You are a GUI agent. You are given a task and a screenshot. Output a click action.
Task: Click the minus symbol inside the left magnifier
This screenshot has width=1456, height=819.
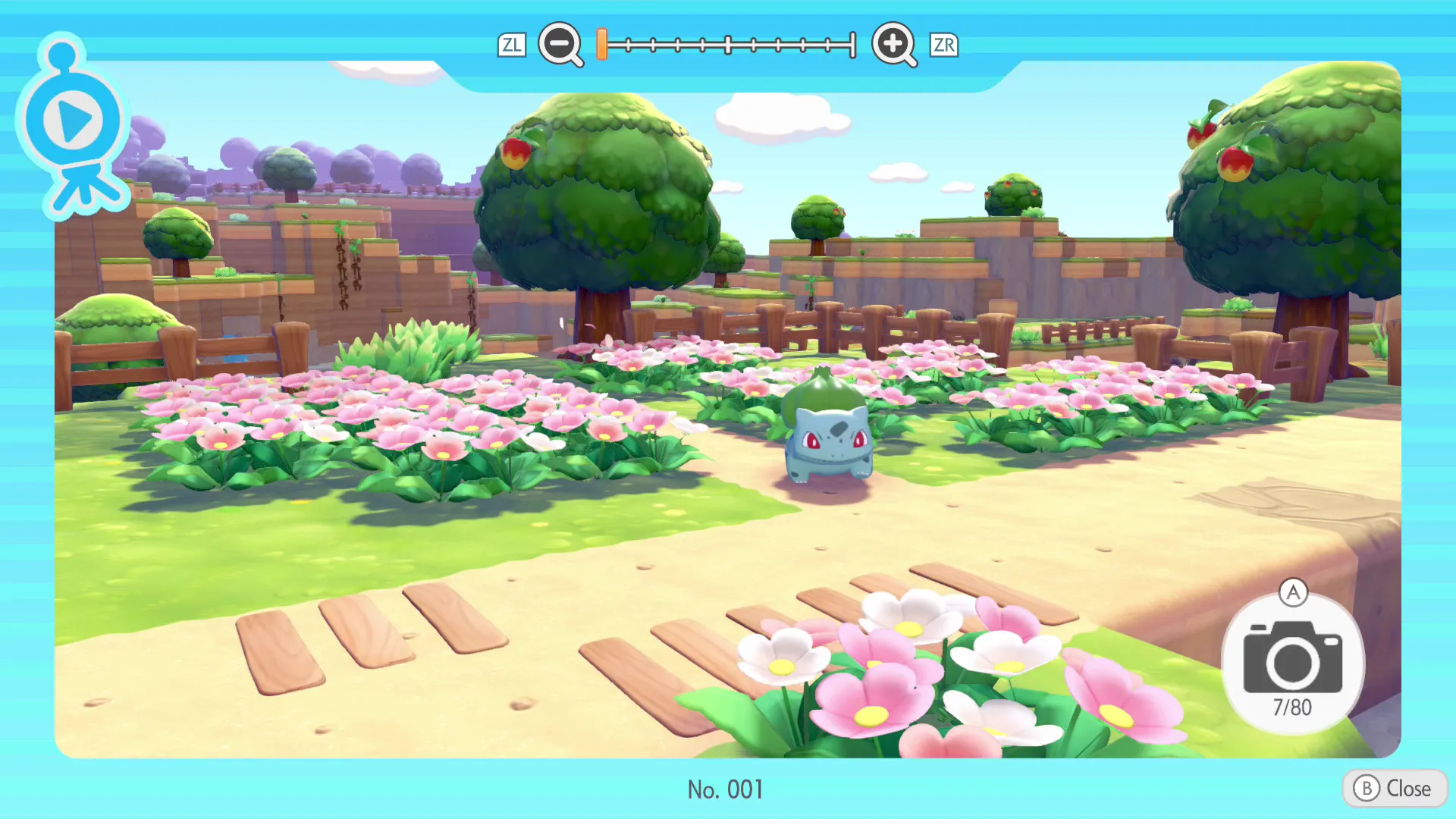[560, 45]
